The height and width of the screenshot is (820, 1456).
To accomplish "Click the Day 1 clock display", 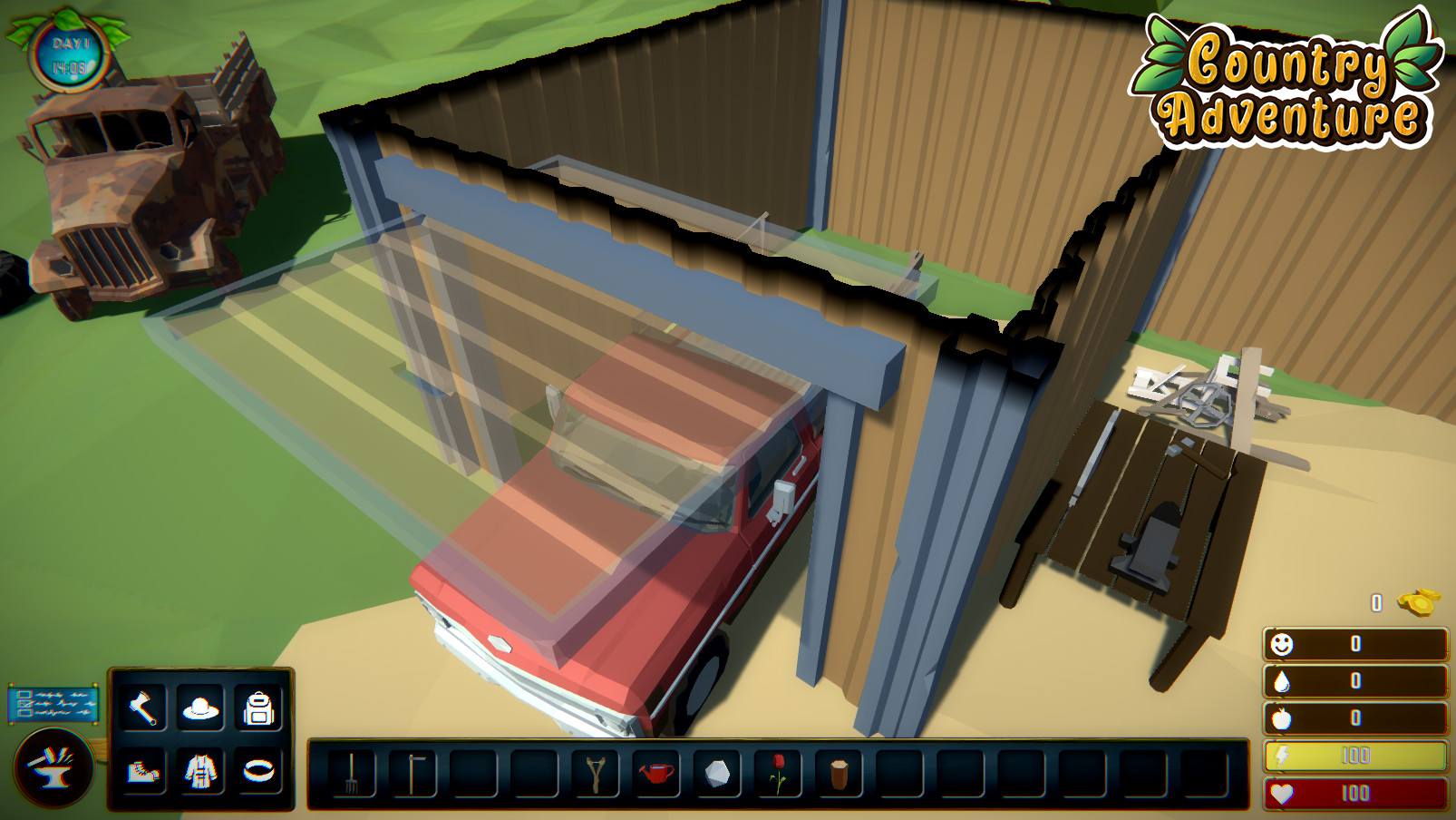I will pyautogui.click(x=71, y=56).
